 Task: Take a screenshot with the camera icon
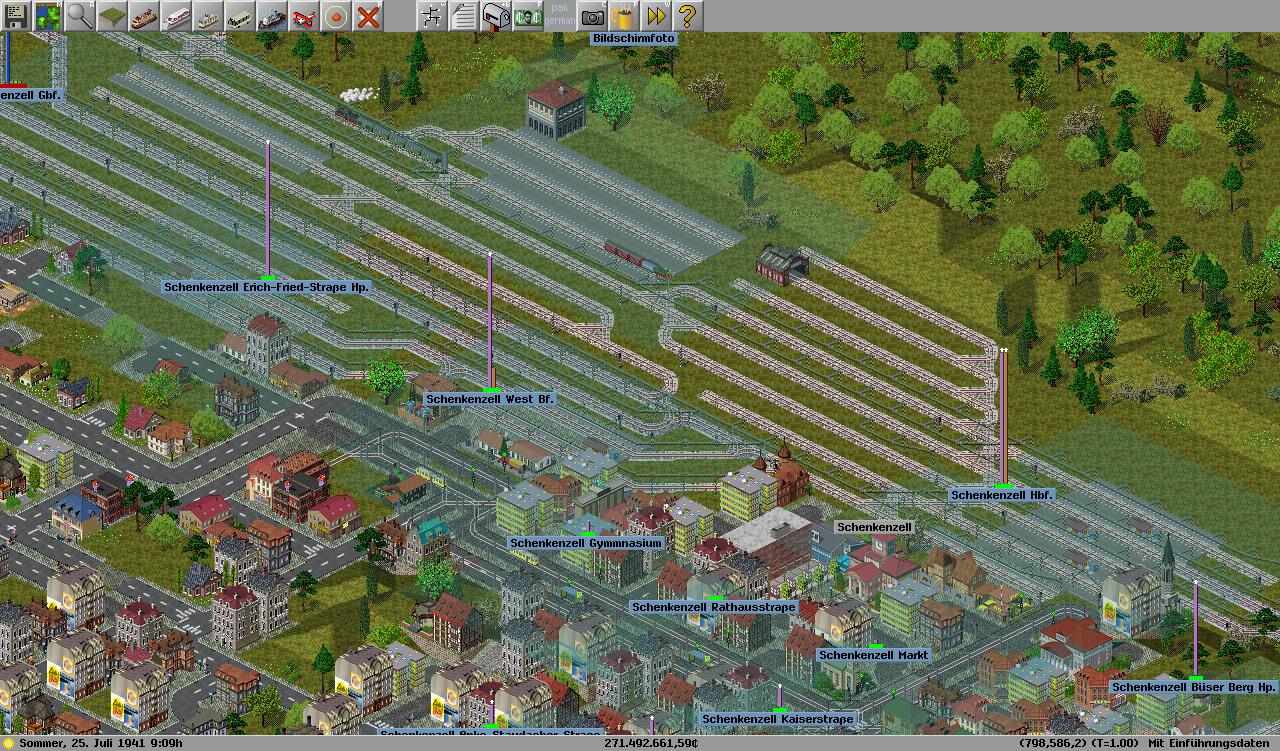pos(592,16)
